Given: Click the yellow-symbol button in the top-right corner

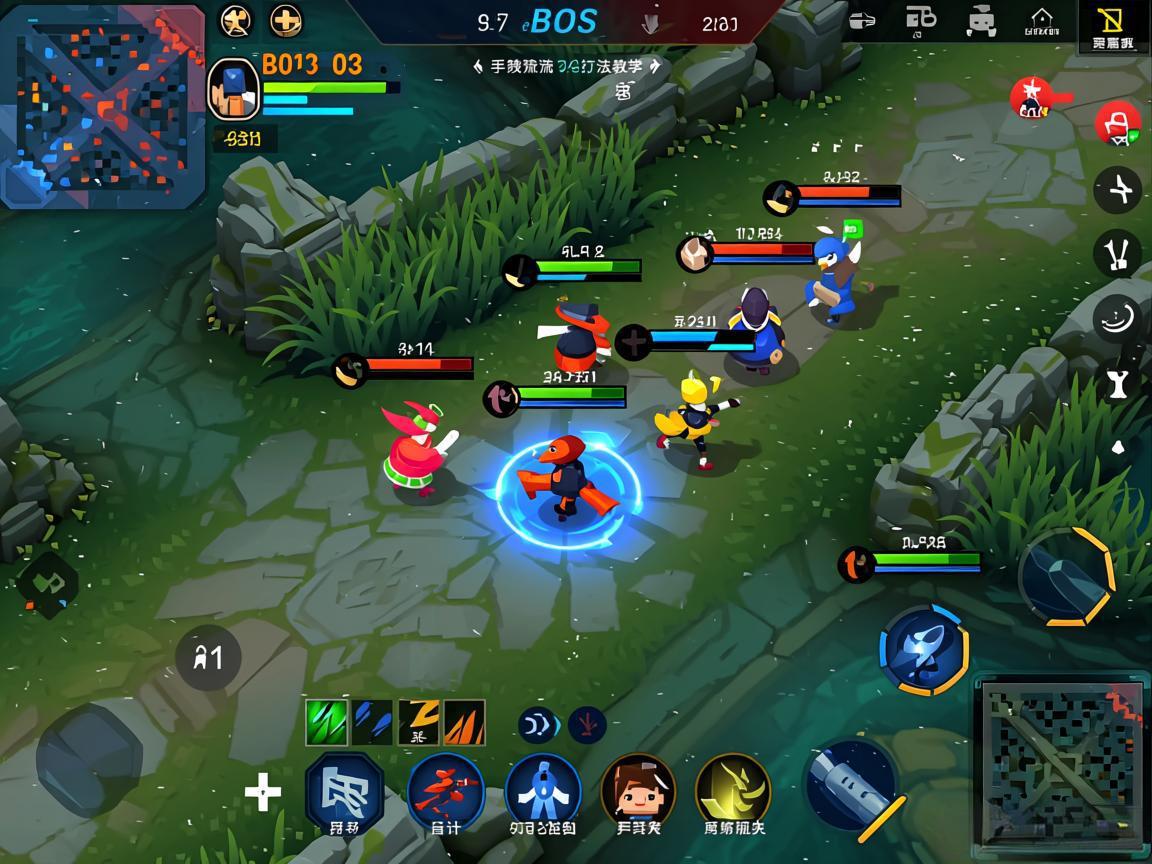Looking at the screenshot, I should (1112, 26).
